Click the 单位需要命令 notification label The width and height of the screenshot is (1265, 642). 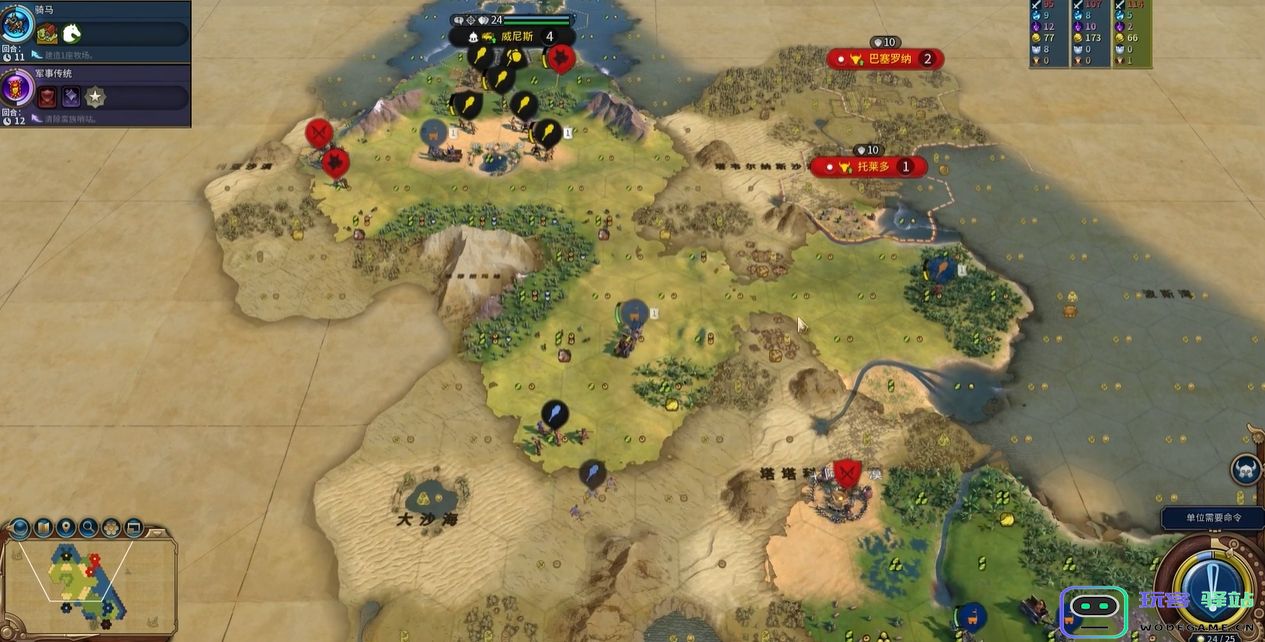(x=1213, y=518)
